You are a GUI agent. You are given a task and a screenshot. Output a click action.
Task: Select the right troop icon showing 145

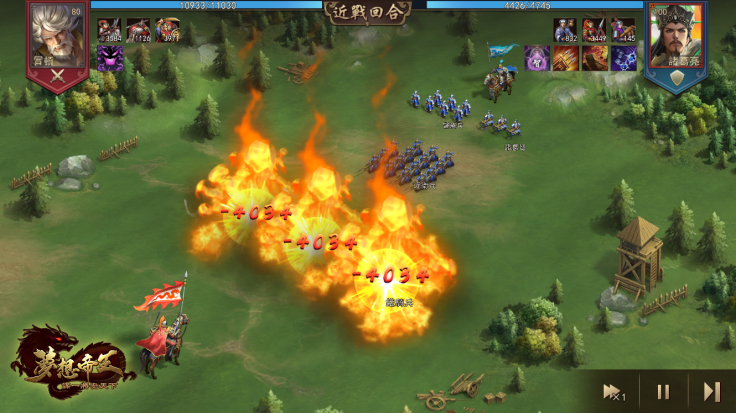[623, 30]
